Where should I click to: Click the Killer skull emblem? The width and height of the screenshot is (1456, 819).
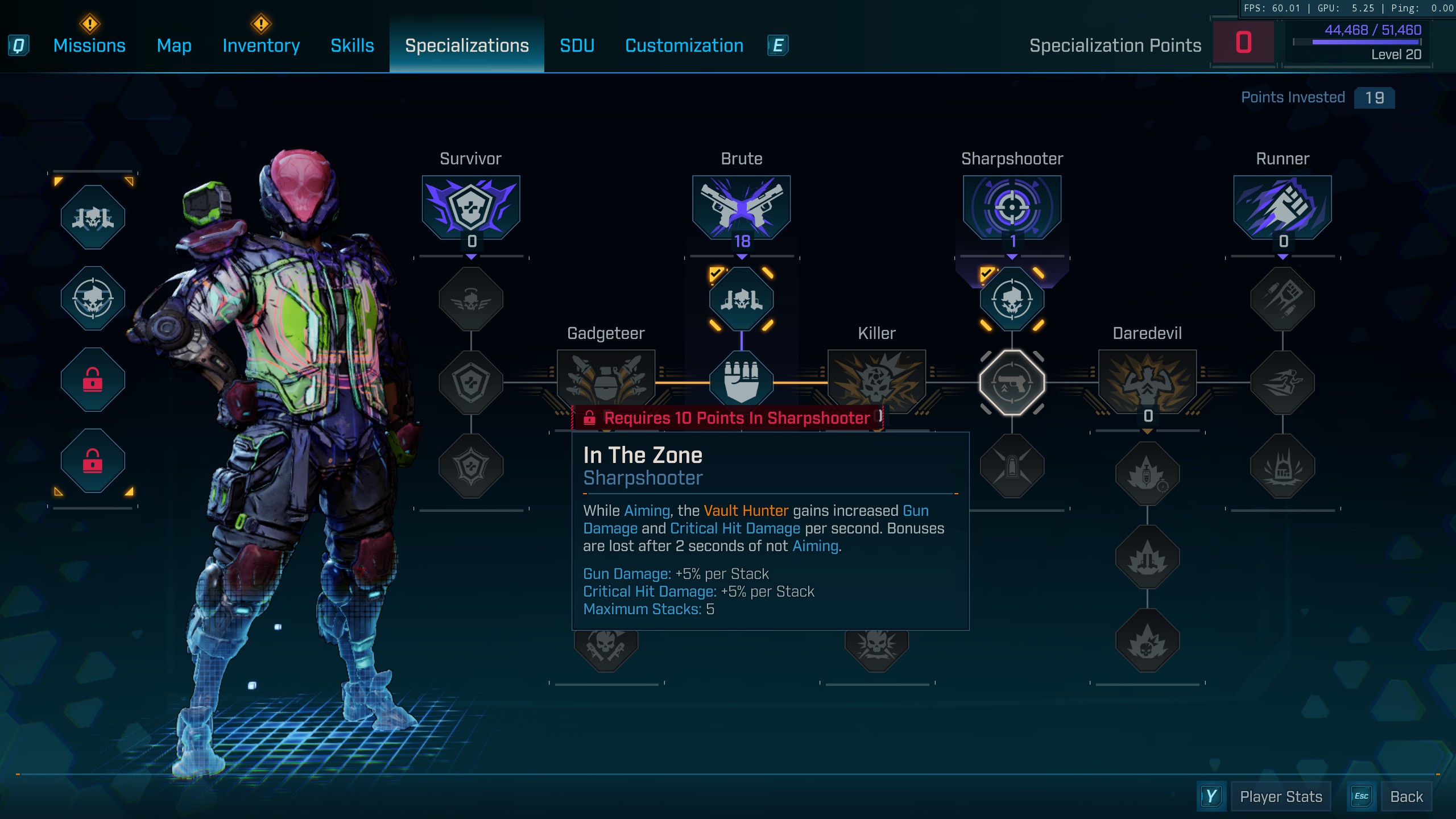tap(876, 380)
